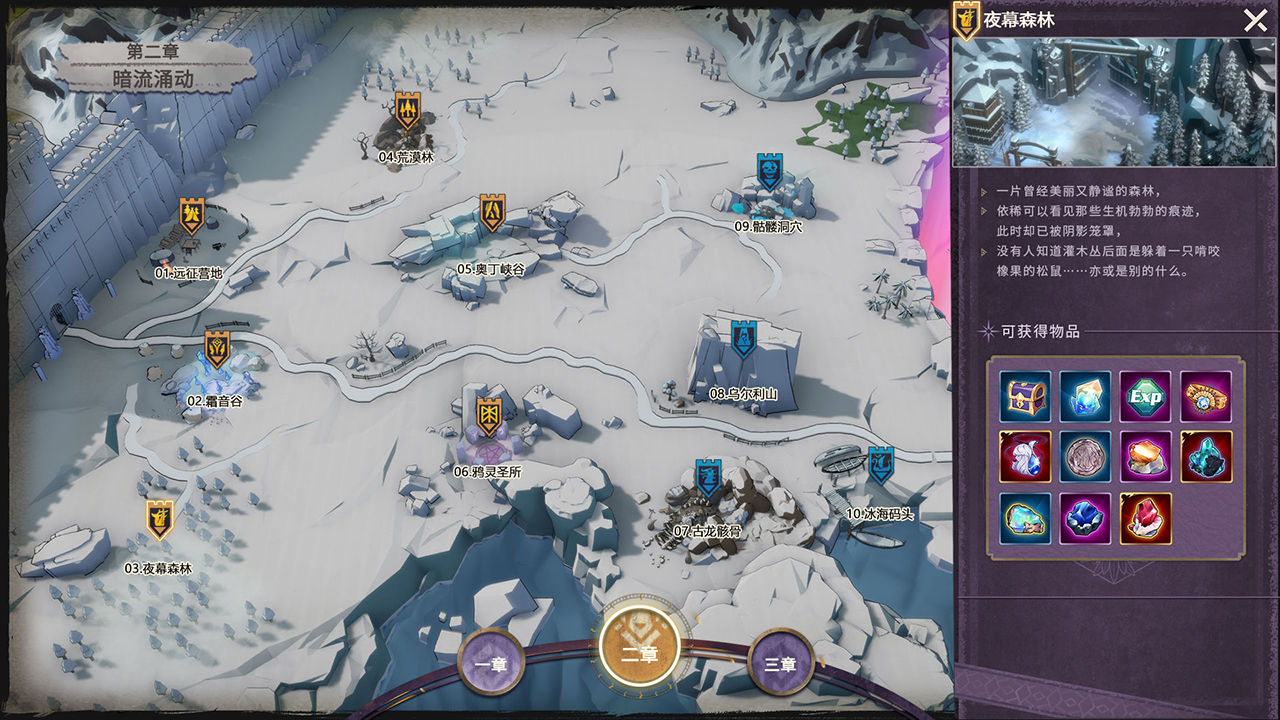Image resolution: width=1280 pixels, height=720 pixels.
Task: Open the 08.乌尔利山 stage marker
Action: tap(742, 340)
